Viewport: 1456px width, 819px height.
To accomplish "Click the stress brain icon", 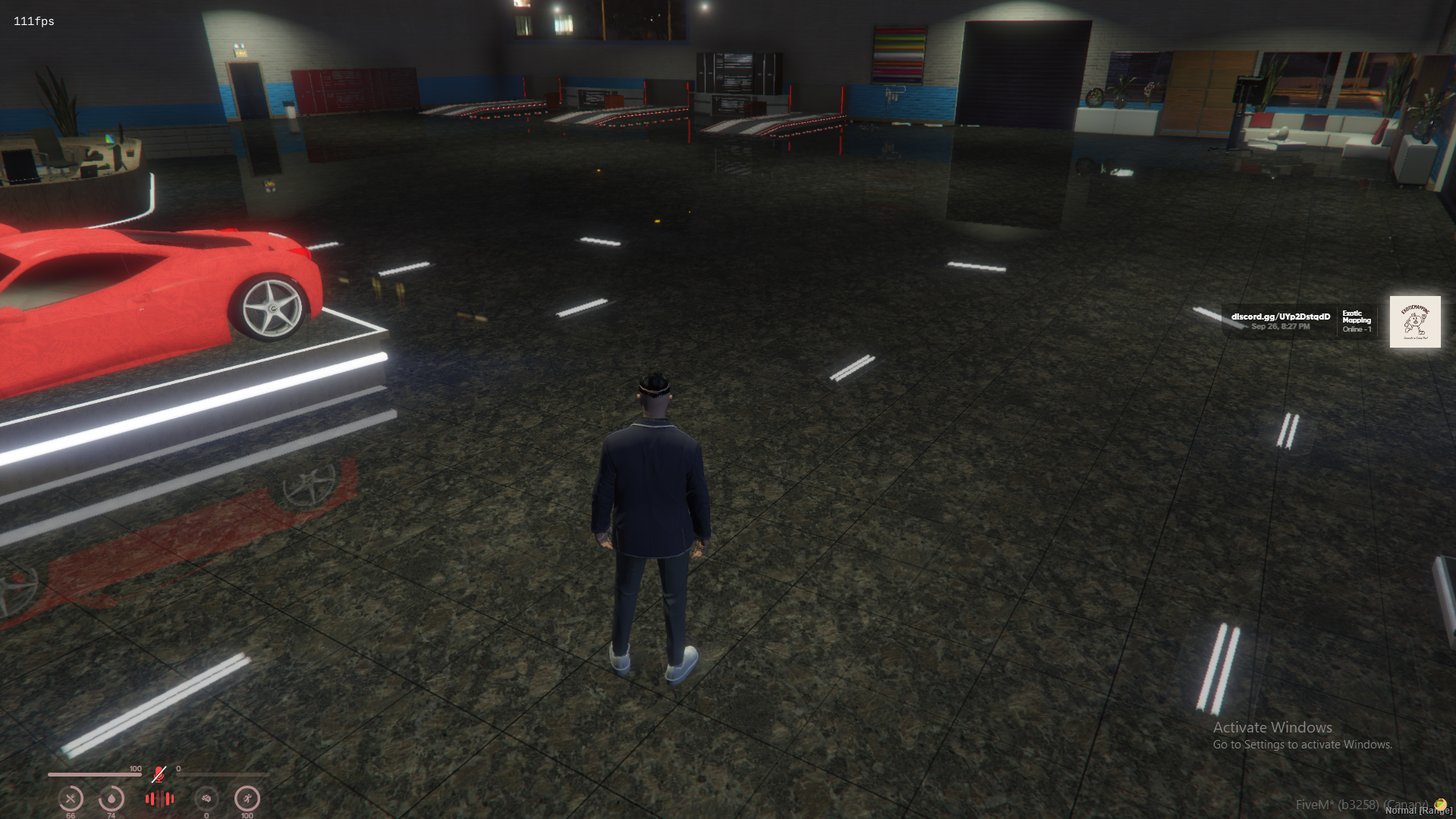I will [206, 799].
